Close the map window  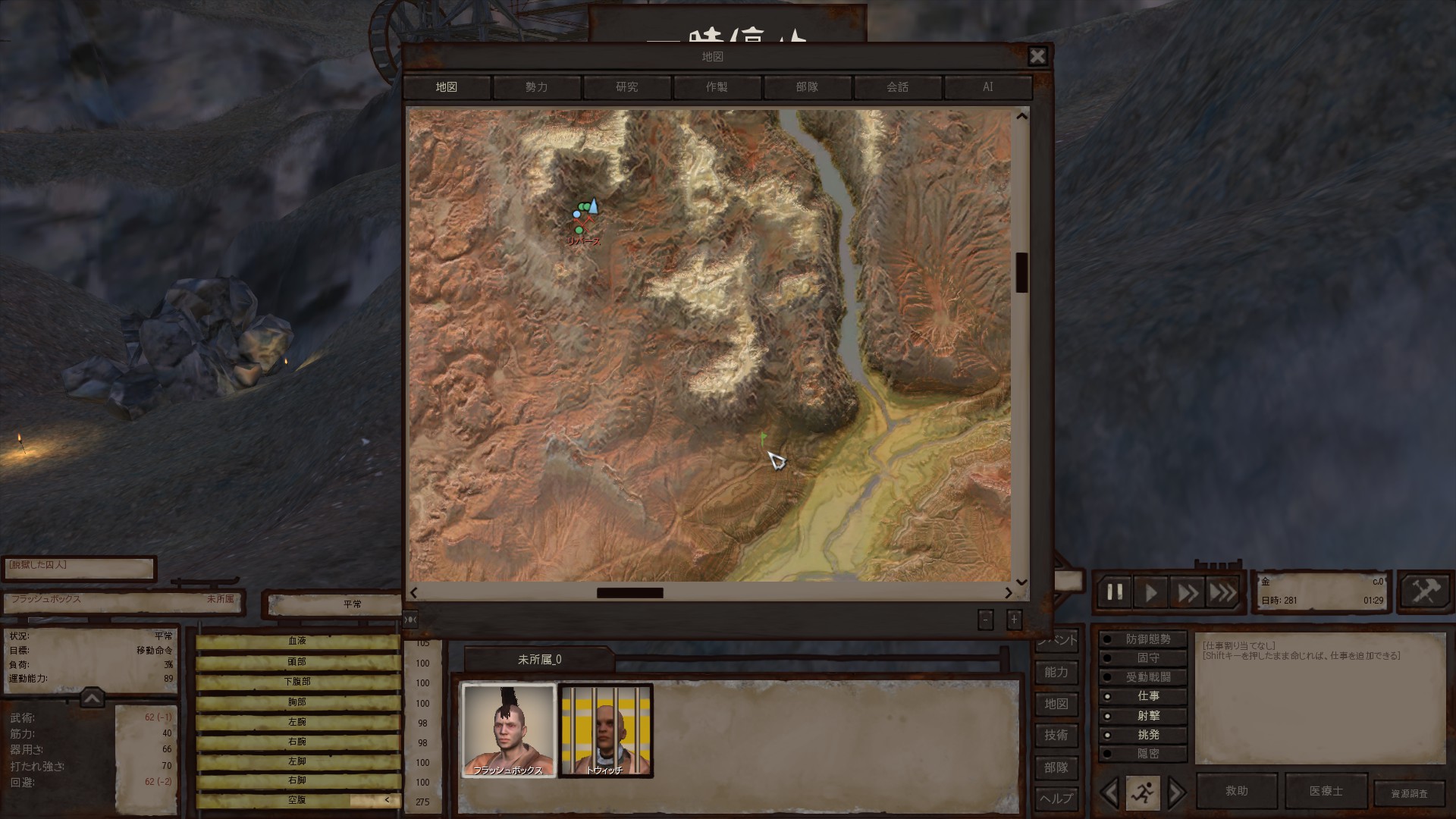coord(1037,56)
